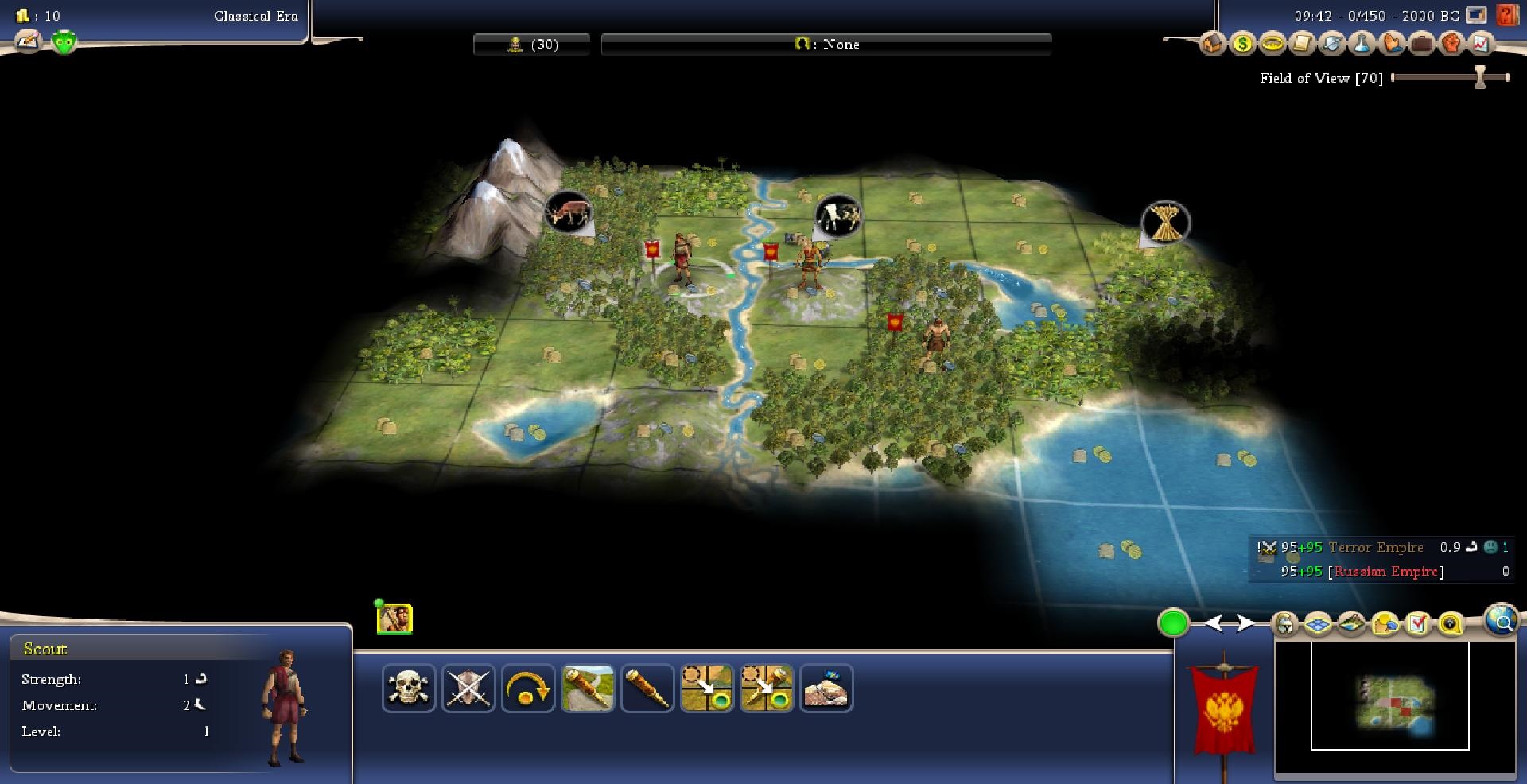Open the religion advisor praying hands icon

coord(1392,44)
